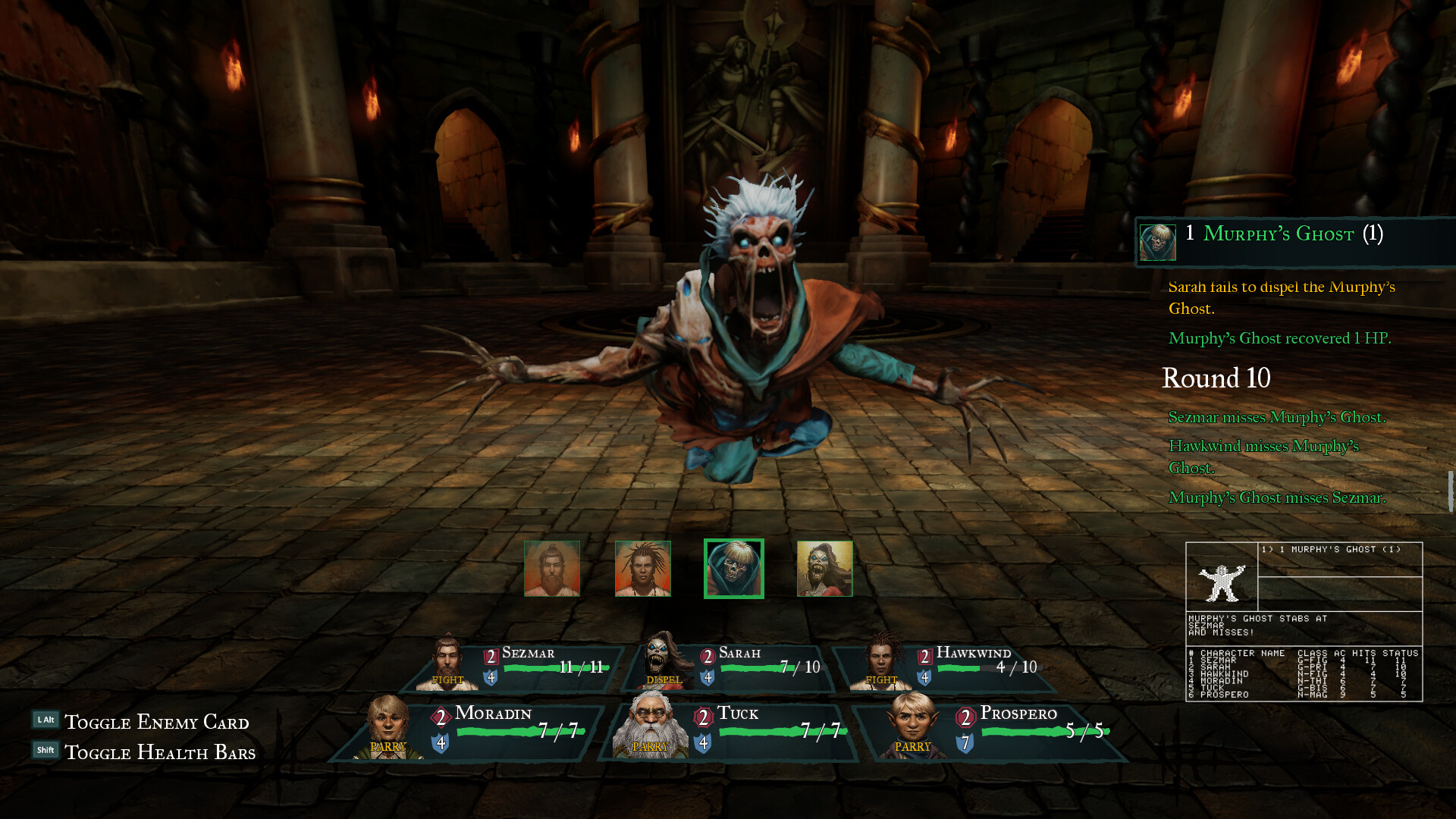Click the bearded monk portrait in turn order

[x=551, y=568]
